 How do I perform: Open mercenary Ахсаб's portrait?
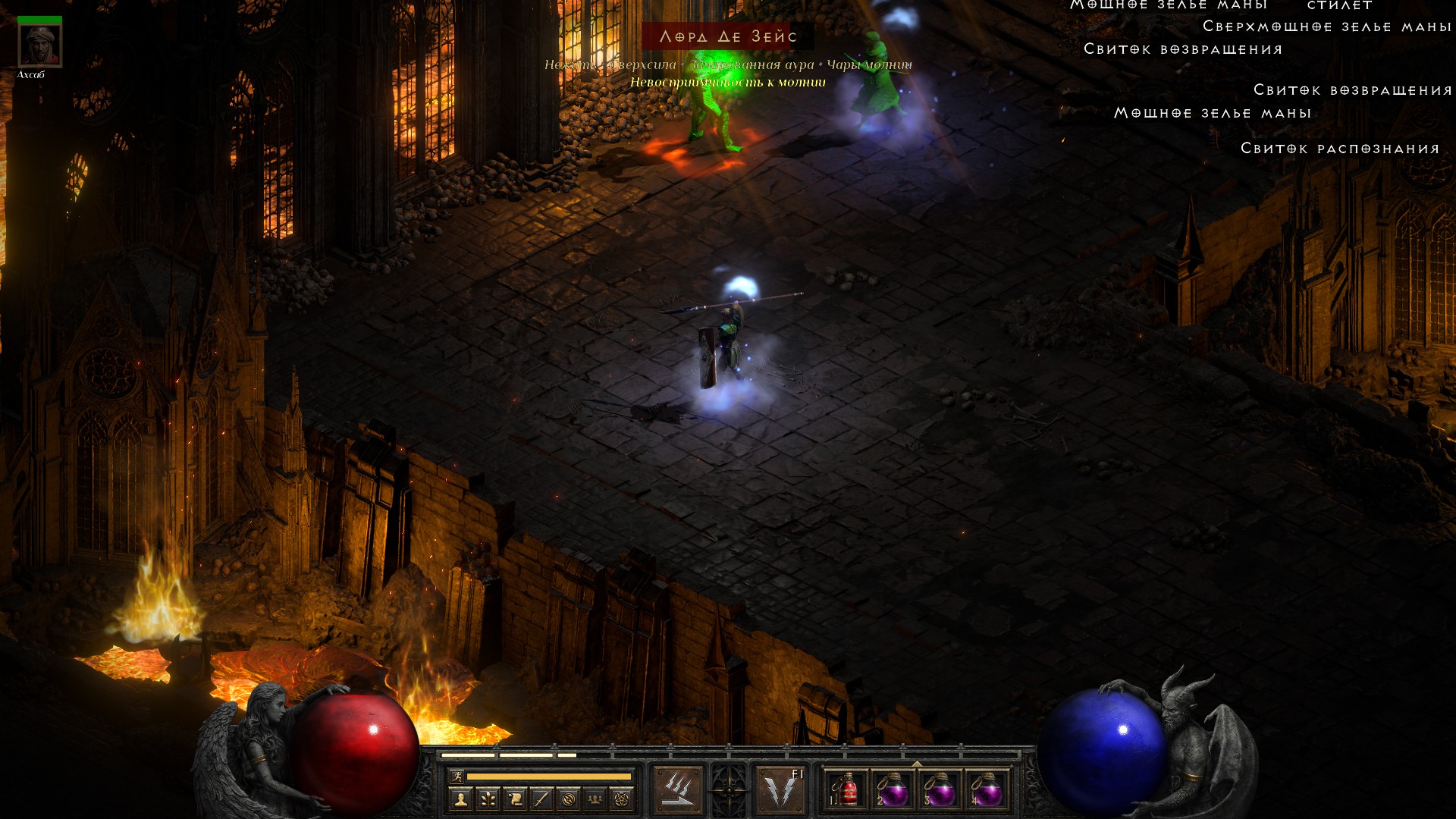39,45
